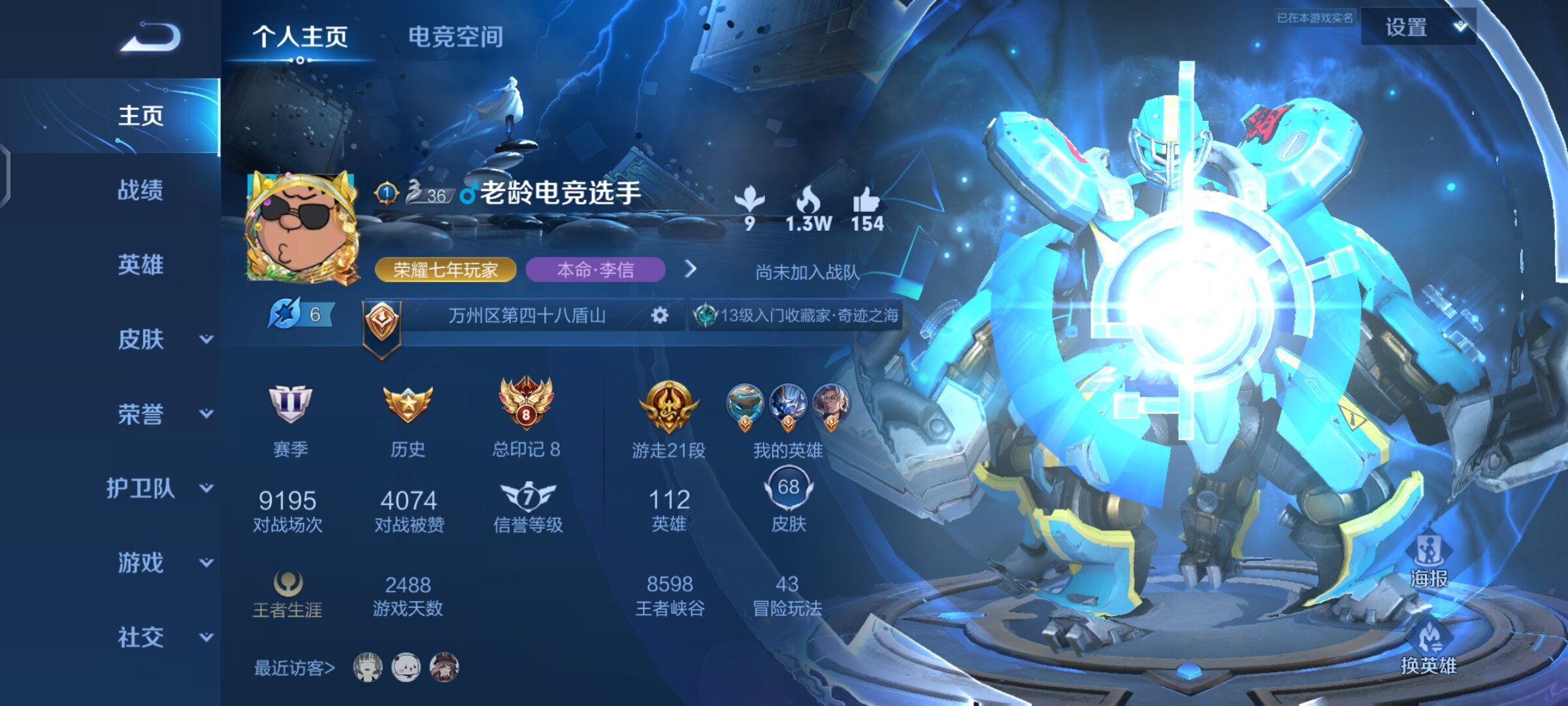Viewport: 1568px width, 706px height.
Task: Open the 海报 poster button
Action: point(1429,561)
